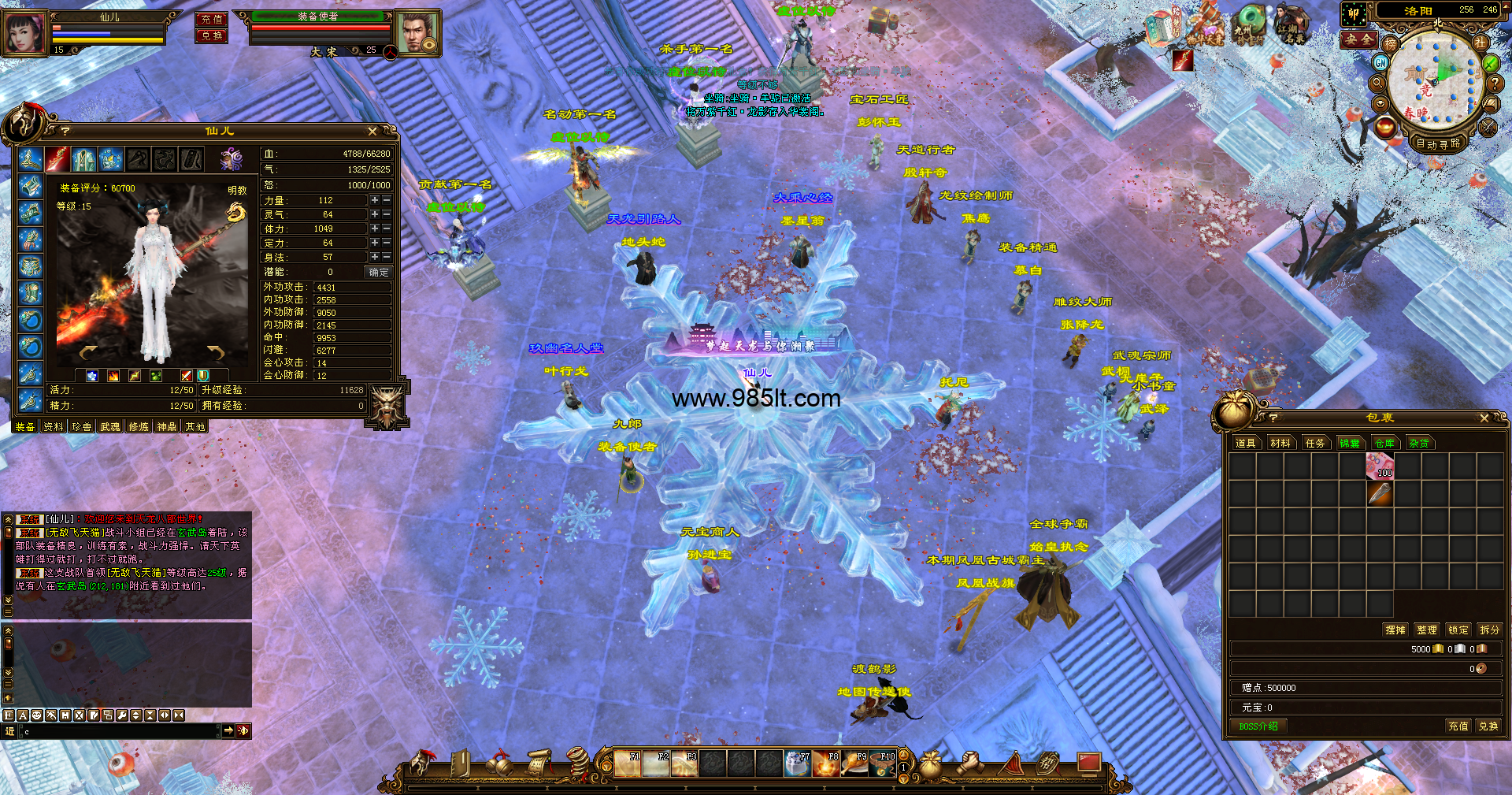This screenshot has width=1512, height=795.
Task: Activate 自动寻路 auto-pathfinding
Action: [1438, 144]
